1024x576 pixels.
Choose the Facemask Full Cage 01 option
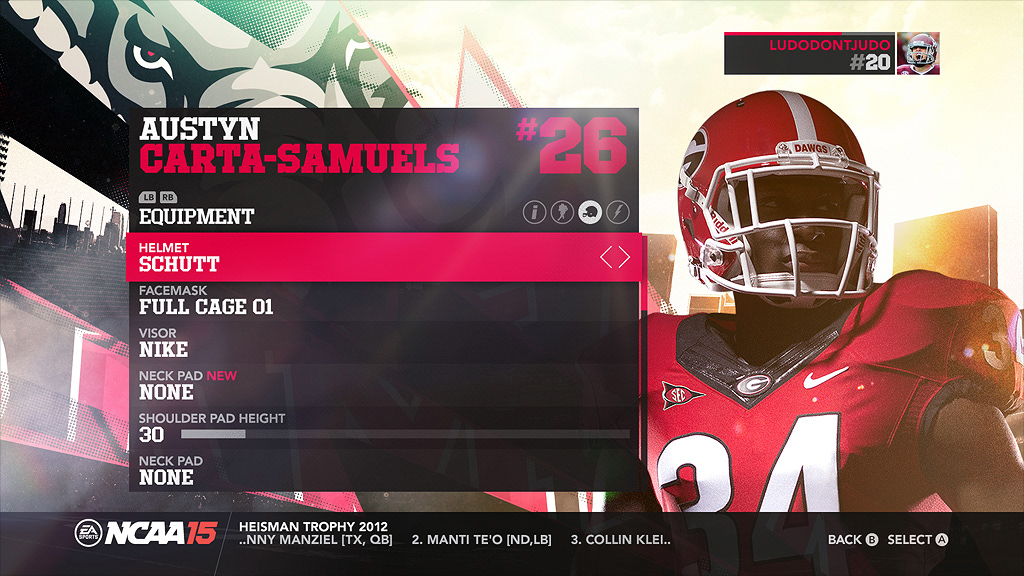click(380, 300)
